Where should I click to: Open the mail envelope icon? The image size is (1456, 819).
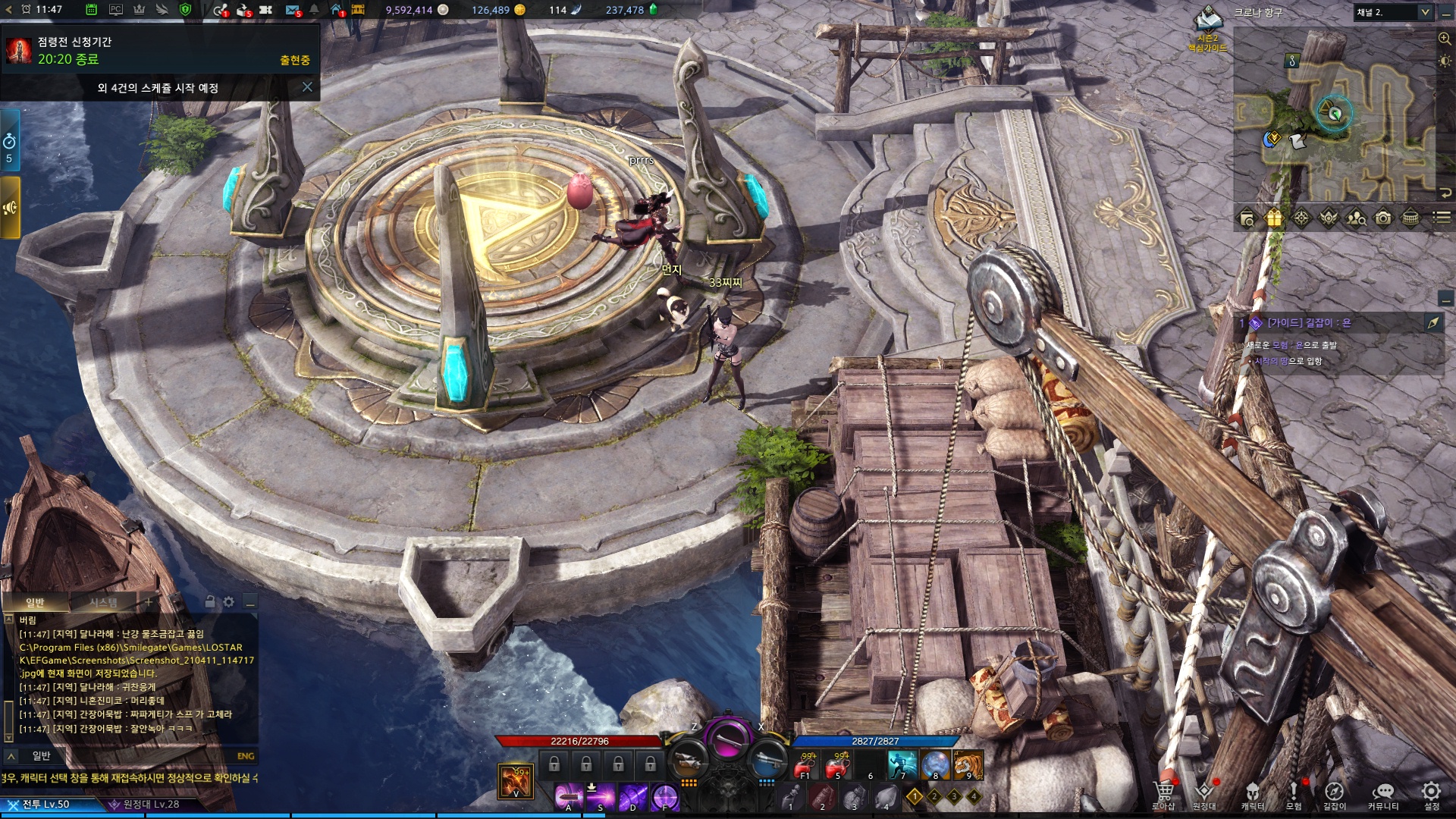pos(292,10)
